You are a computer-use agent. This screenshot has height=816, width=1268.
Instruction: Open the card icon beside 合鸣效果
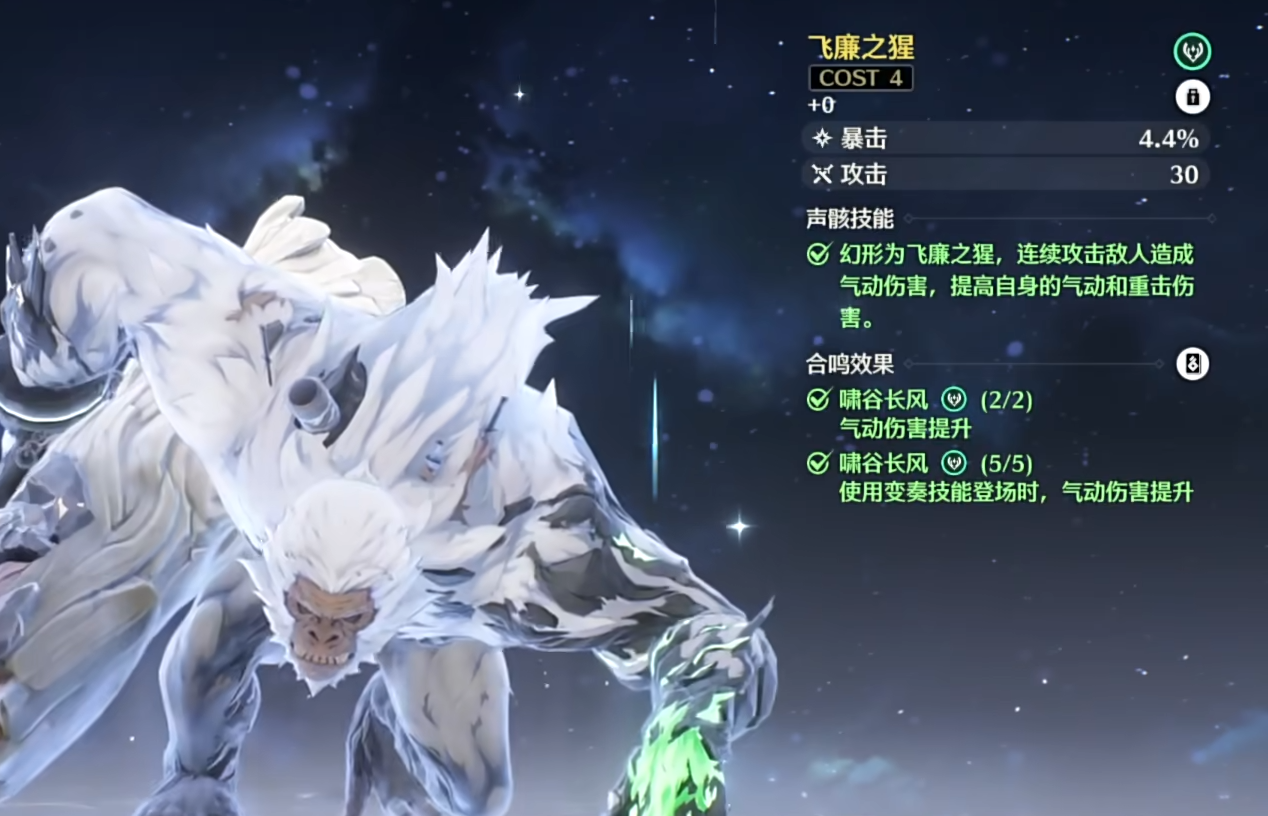1192,364
